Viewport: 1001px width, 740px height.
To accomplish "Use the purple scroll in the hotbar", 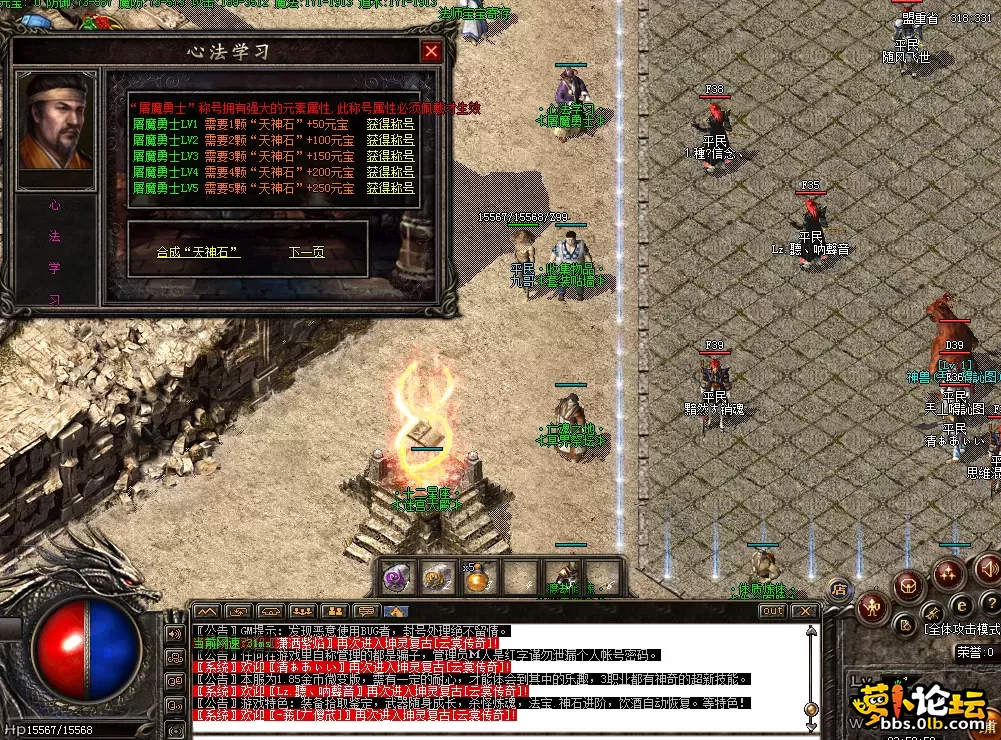I will tap(399, 577).
